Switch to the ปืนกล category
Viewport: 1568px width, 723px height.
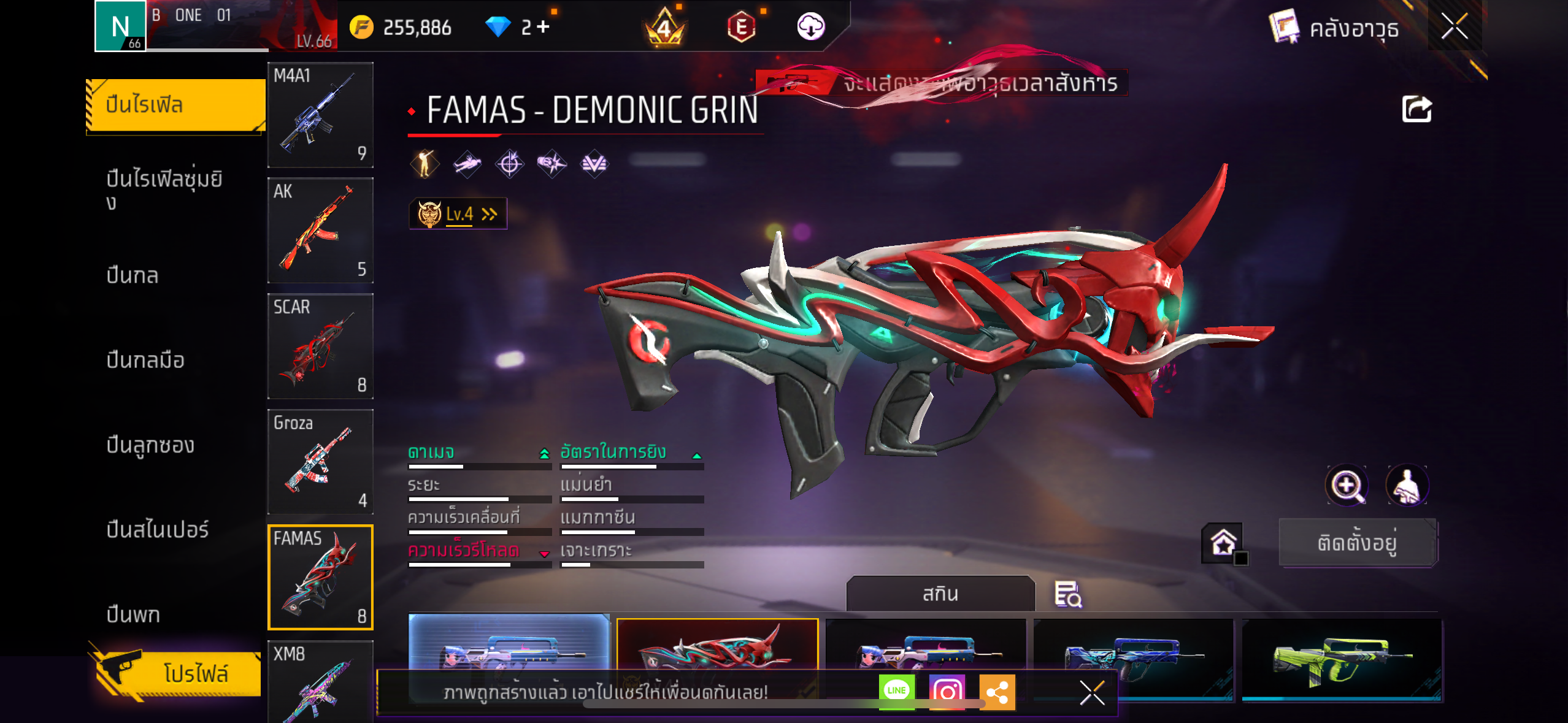pos(133,275)
